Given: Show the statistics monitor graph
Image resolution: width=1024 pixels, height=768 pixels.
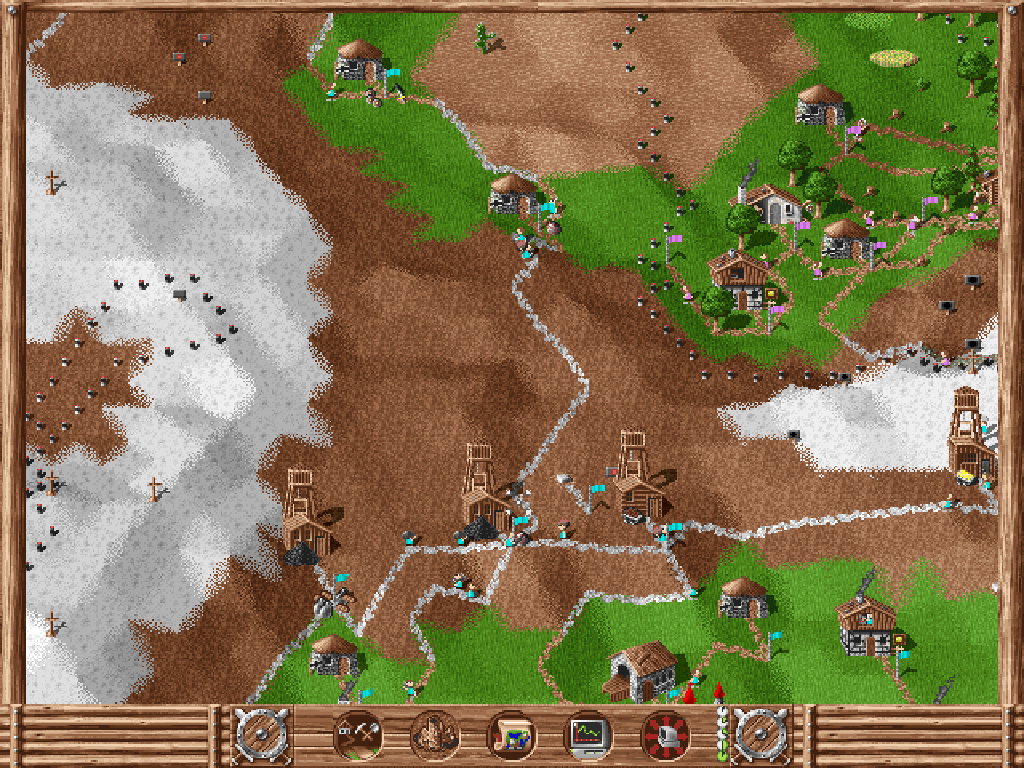Looking at the screenshot, I should tap(589, 737).
